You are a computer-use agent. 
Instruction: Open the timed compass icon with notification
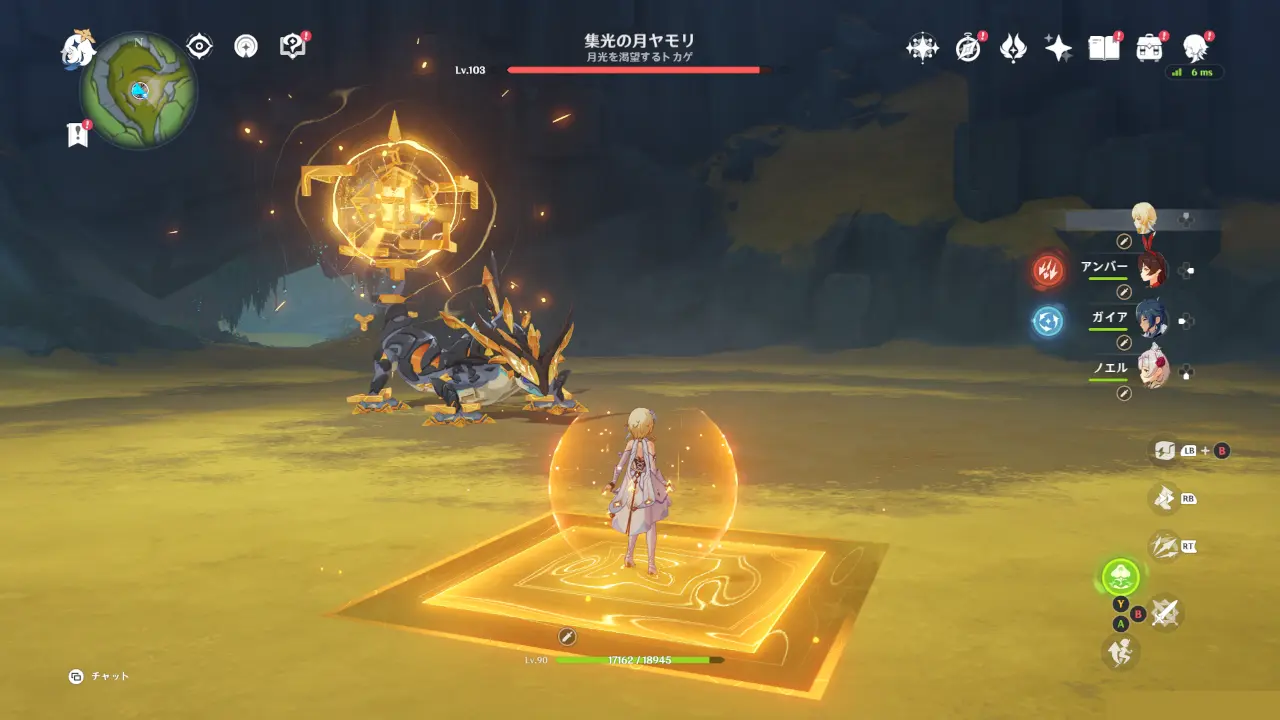click(x=966, y=47)
